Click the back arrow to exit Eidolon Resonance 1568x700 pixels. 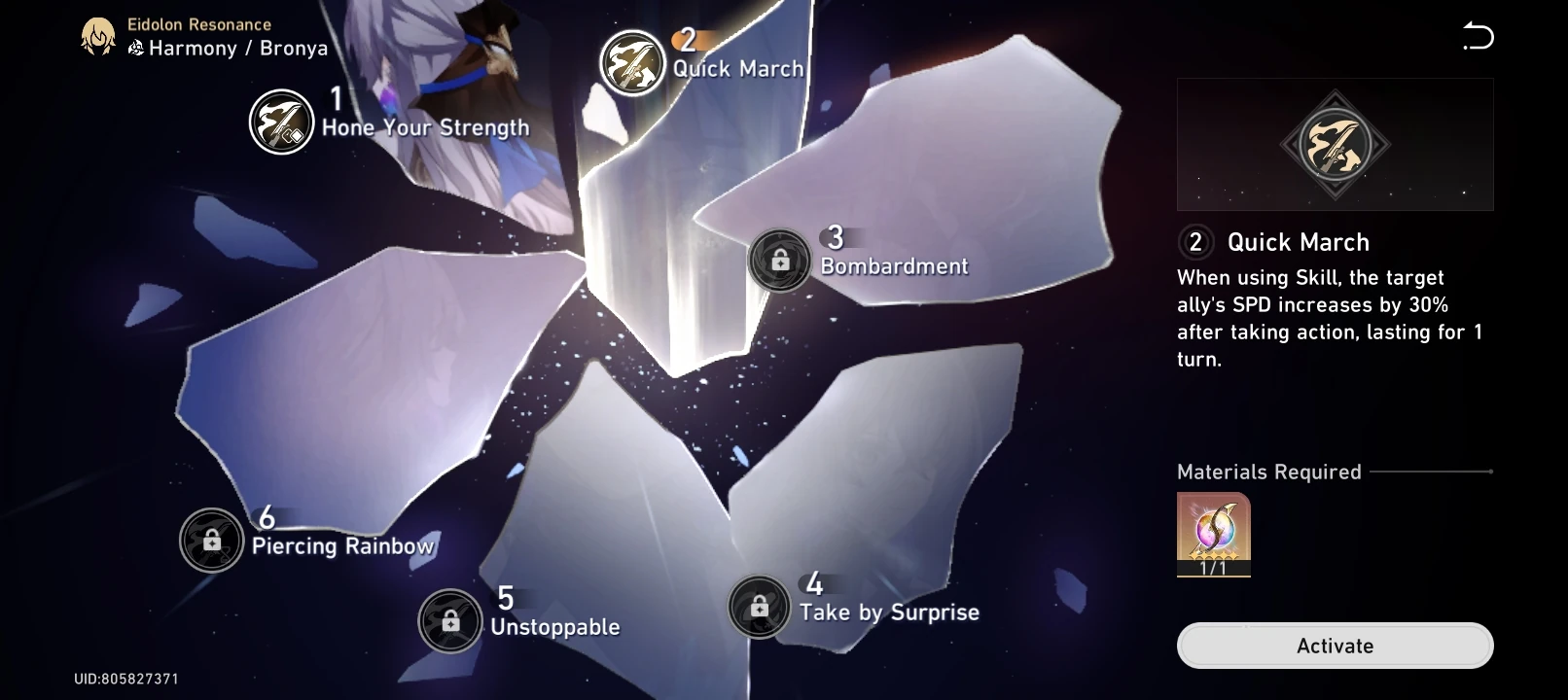click(1478, 36)
